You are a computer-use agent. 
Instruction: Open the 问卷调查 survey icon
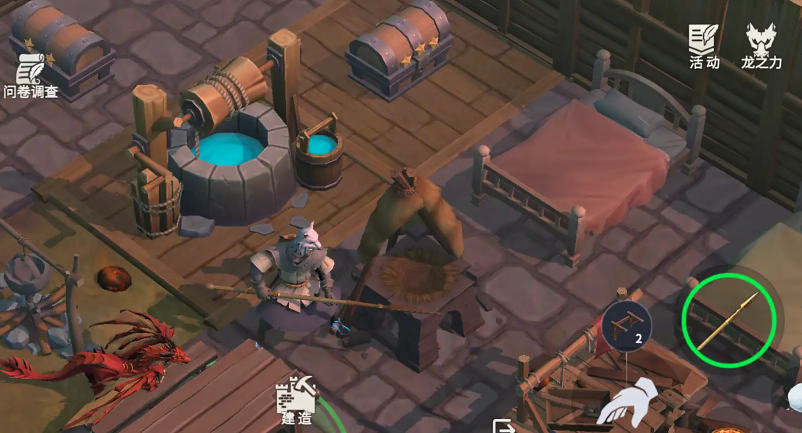click(x=30, y=75)
